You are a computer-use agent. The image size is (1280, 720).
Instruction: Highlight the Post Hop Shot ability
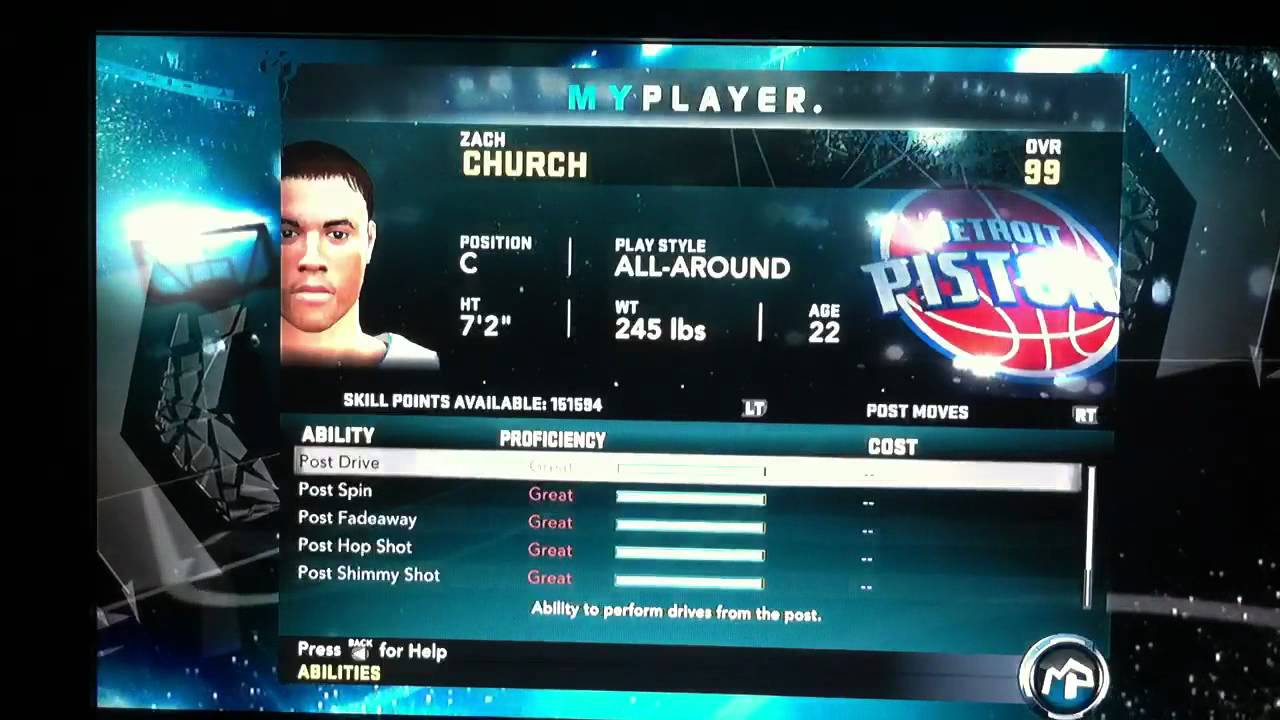point(355,547)
